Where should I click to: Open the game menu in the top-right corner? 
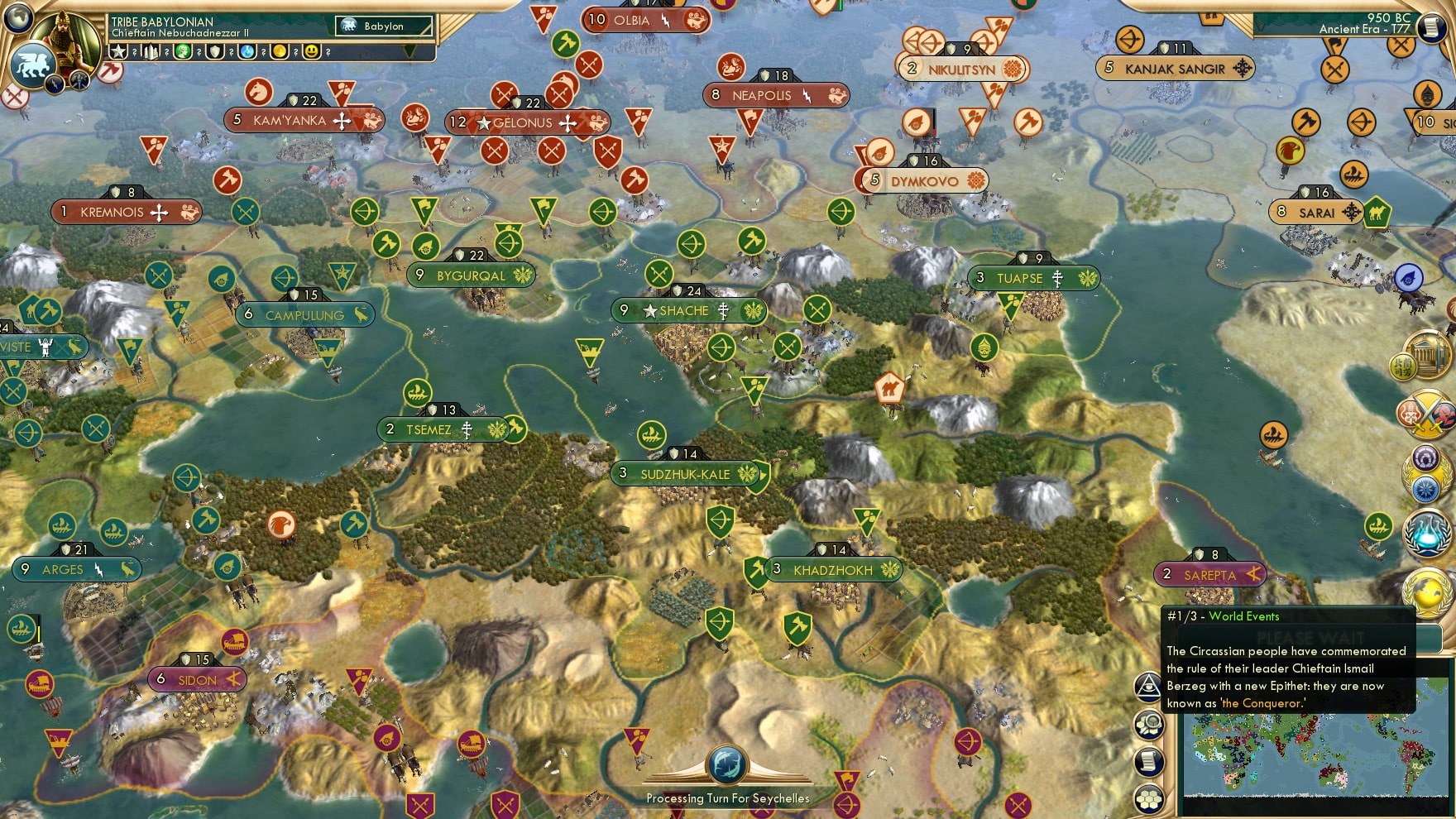(1433, 26)
